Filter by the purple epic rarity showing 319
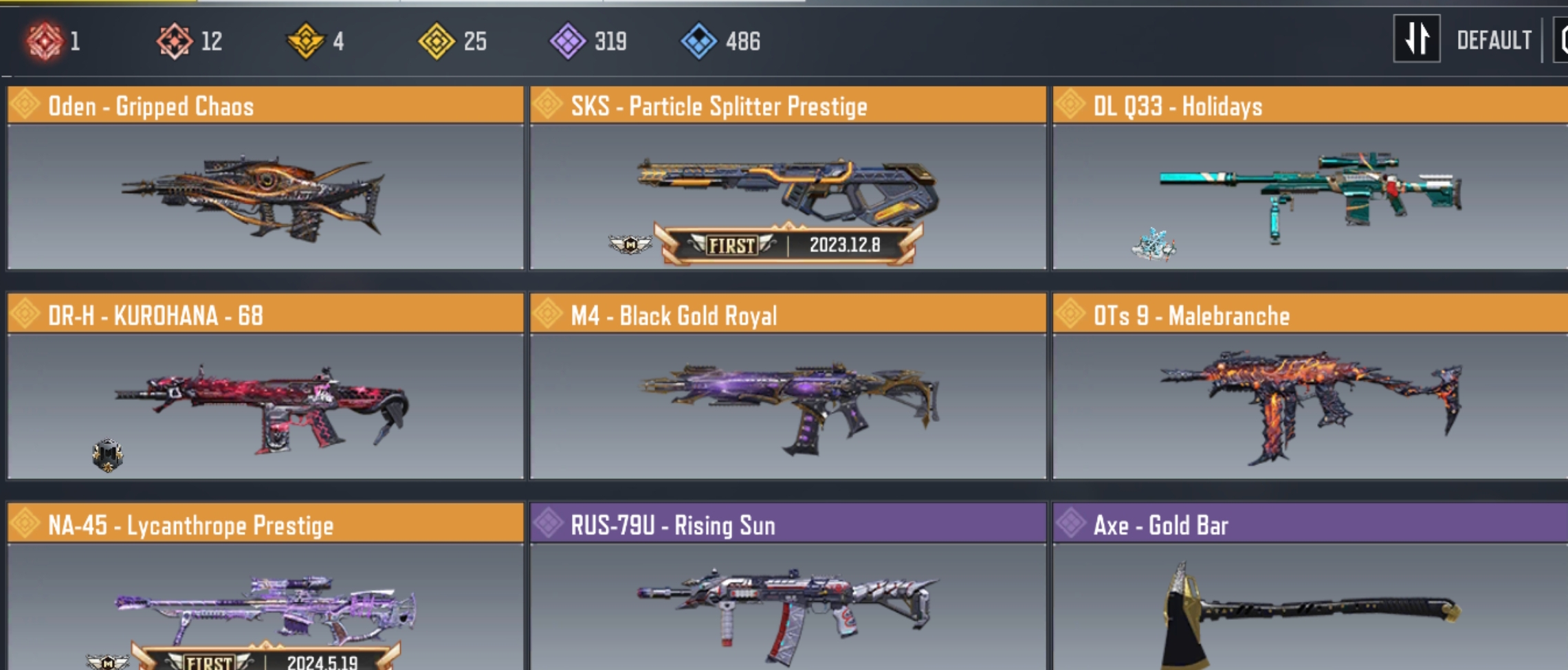The width and height of the screenshot is (1568, 670). click(568, 41)
